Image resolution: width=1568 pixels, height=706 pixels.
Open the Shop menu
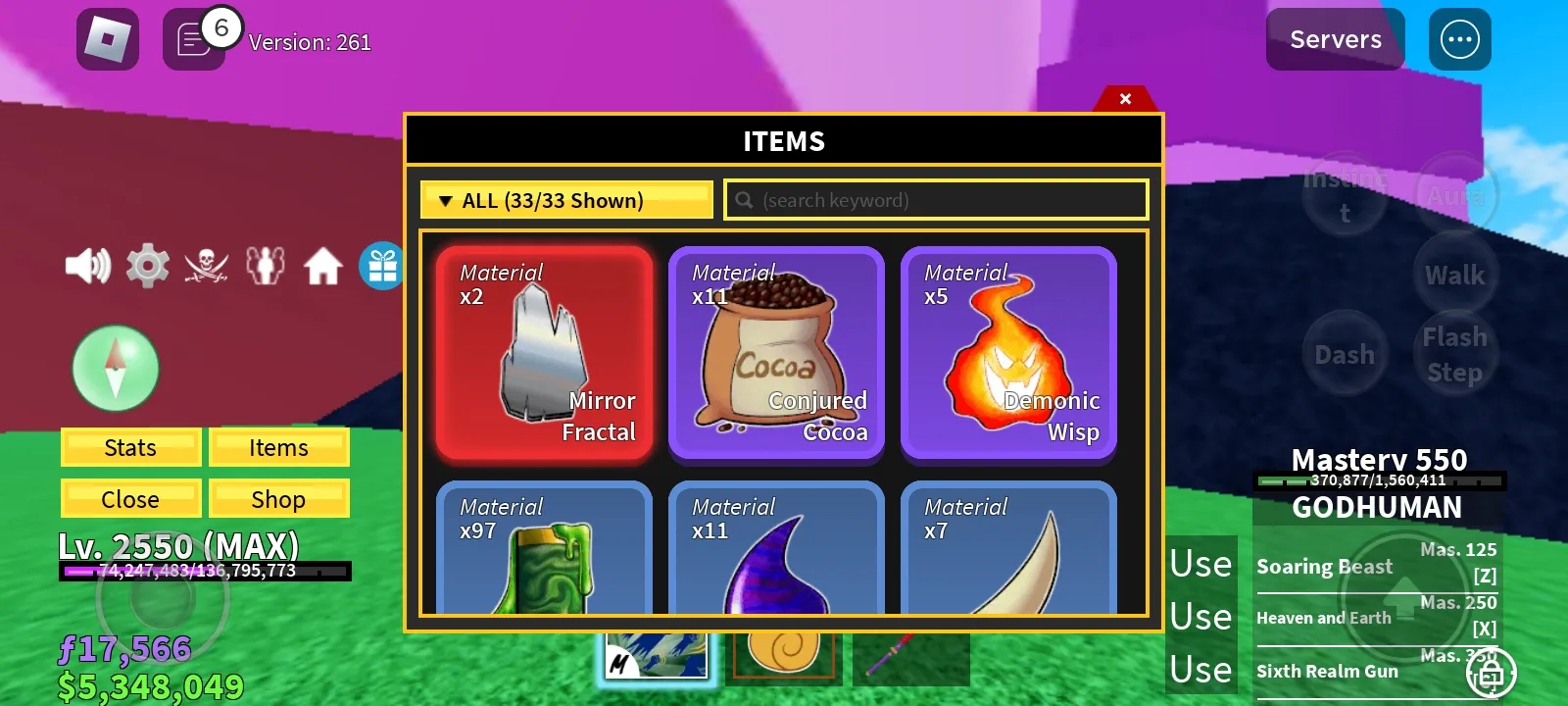(278, 498)
